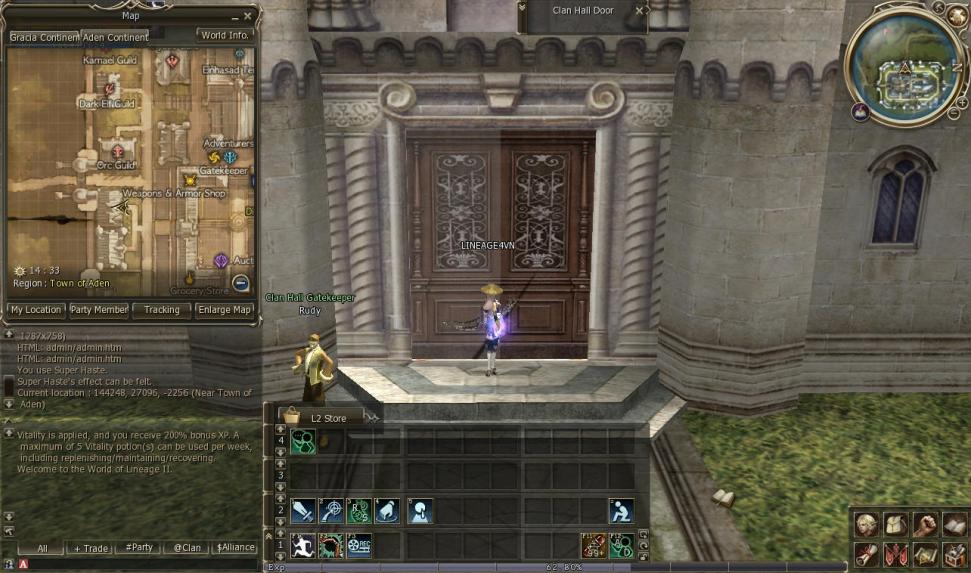Screen dimensions: 971x573
Task: Click the Tracking button
Action: tap(161, 310)
